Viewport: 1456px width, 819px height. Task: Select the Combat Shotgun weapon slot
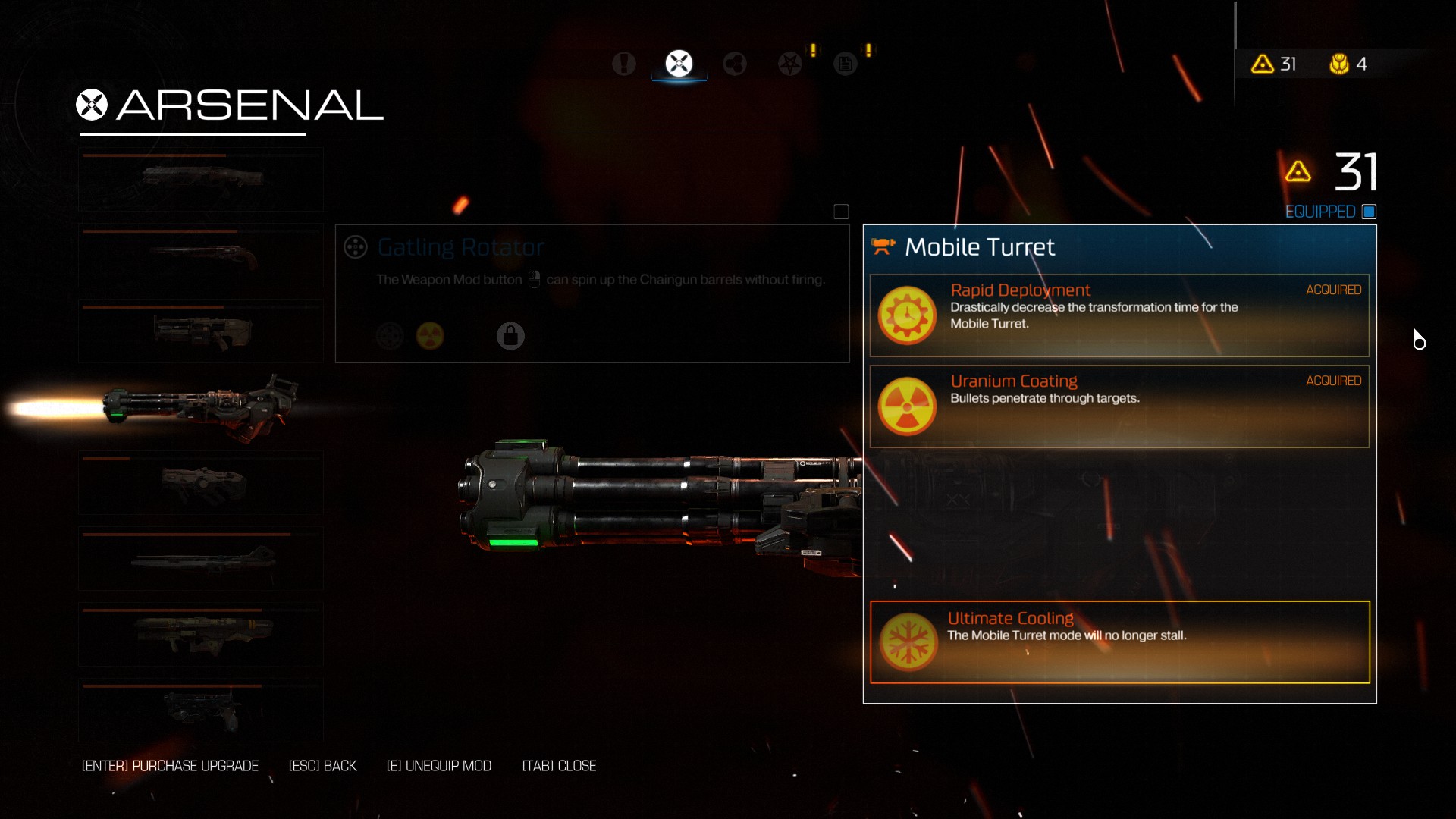coord(201,180)
